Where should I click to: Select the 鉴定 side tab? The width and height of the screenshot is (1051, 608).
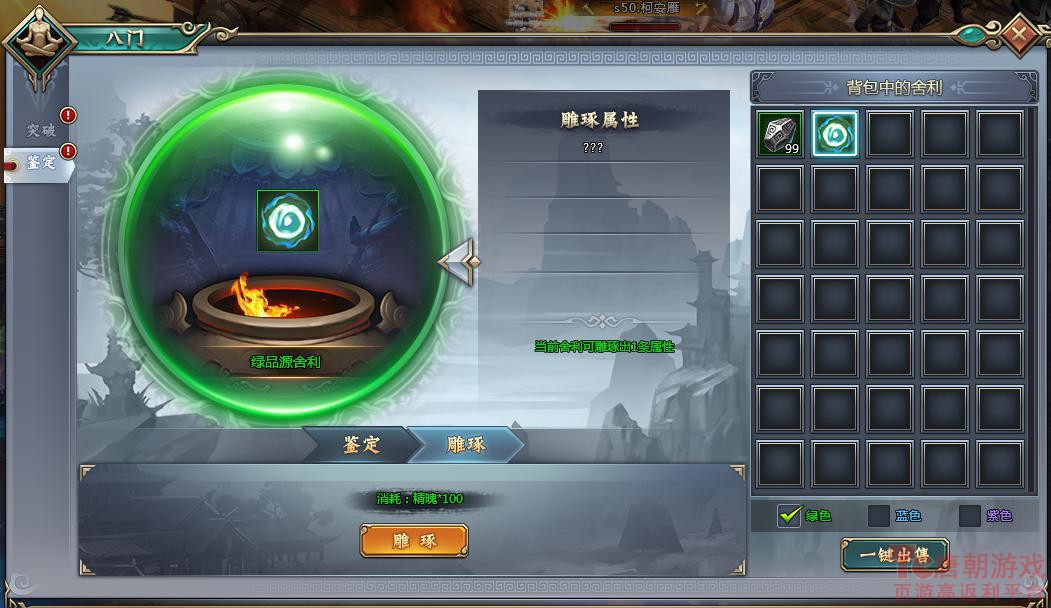(x=40, y=163)
